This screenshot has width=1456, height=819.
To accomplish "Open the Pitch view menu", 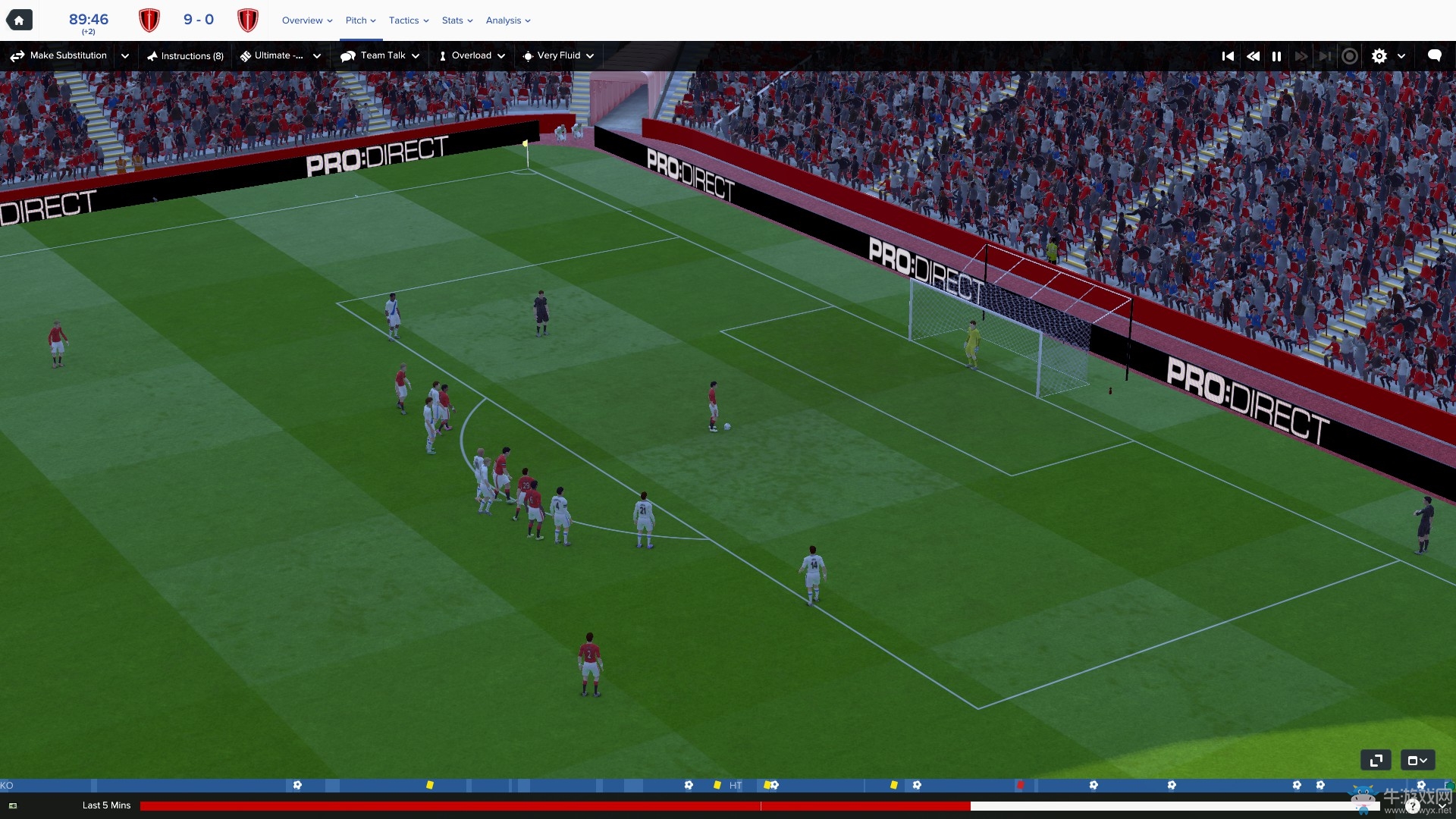I will (x=360, y=20).
